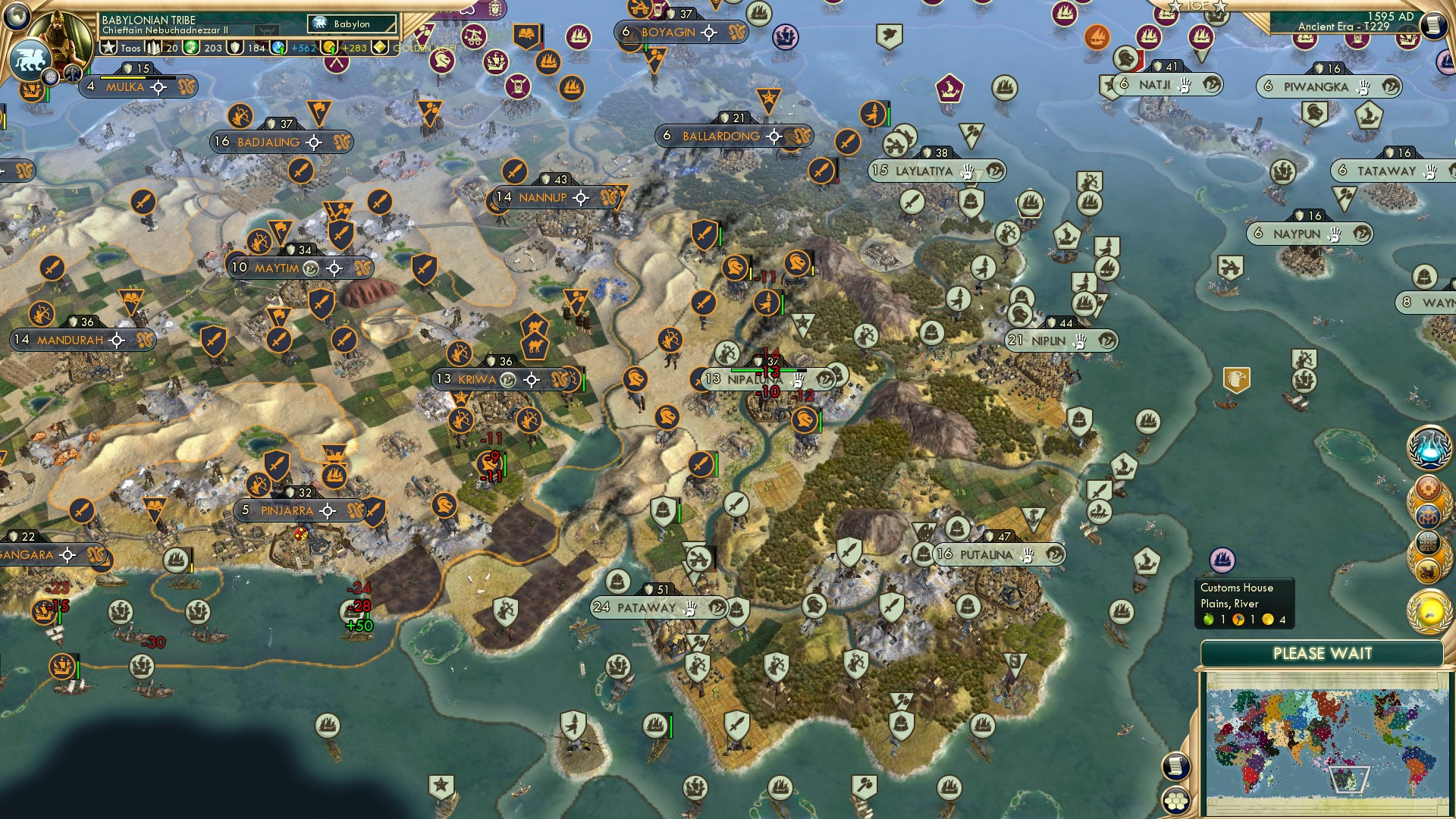The image size is (1456, 819).
Task: Click the city-count buildings icon showing 20
Action: click(x=152, y=48)
